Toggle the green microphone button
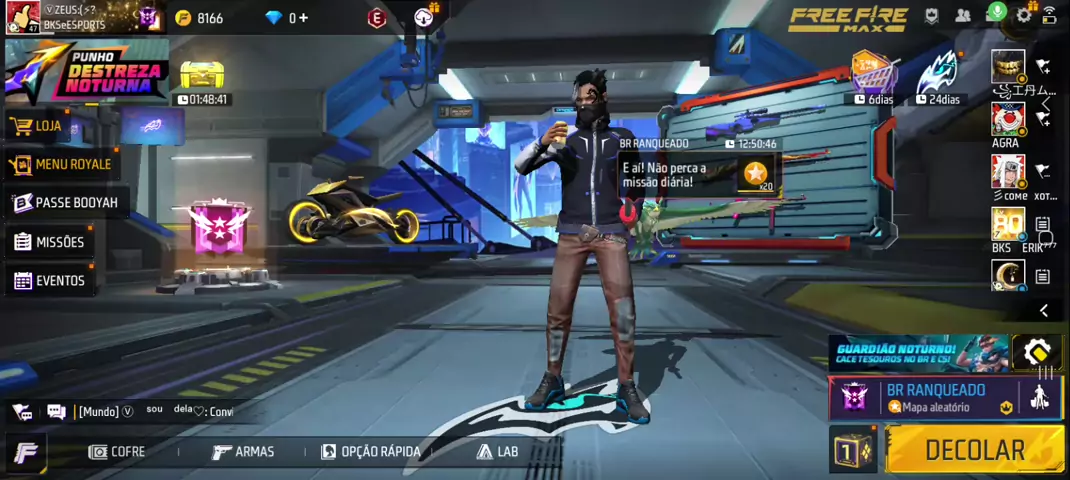 [x=995, y=12]
